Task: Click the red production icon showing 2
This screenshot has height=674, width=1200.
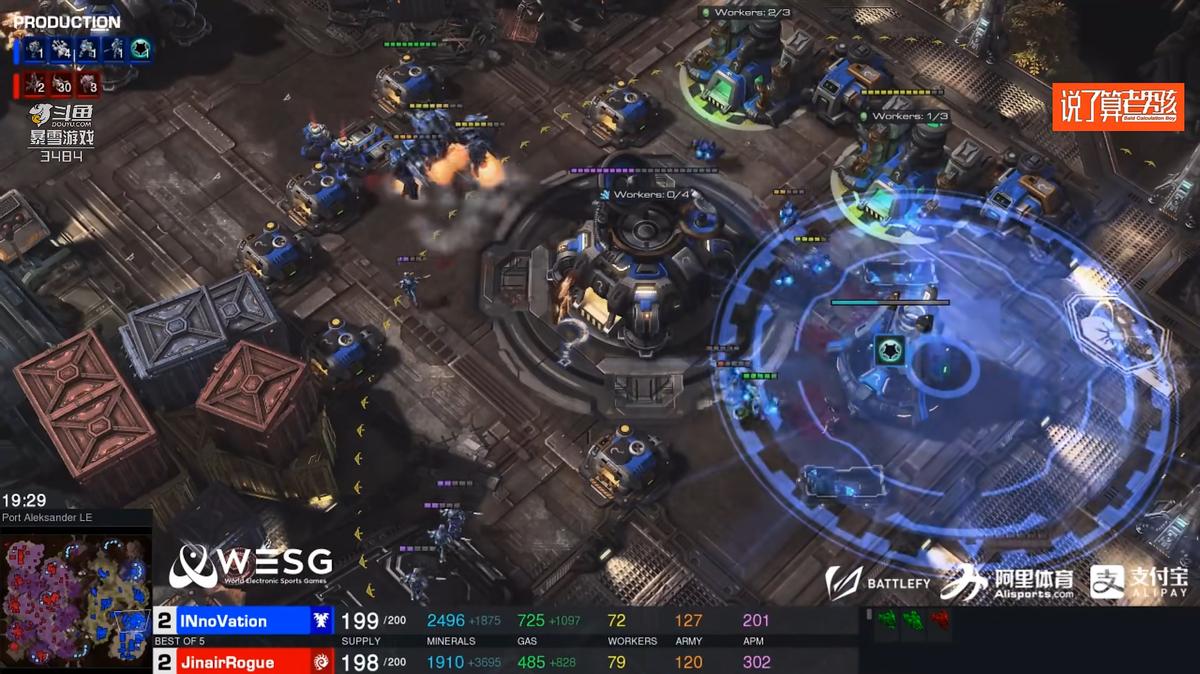Action: click(x=36, y=84)
